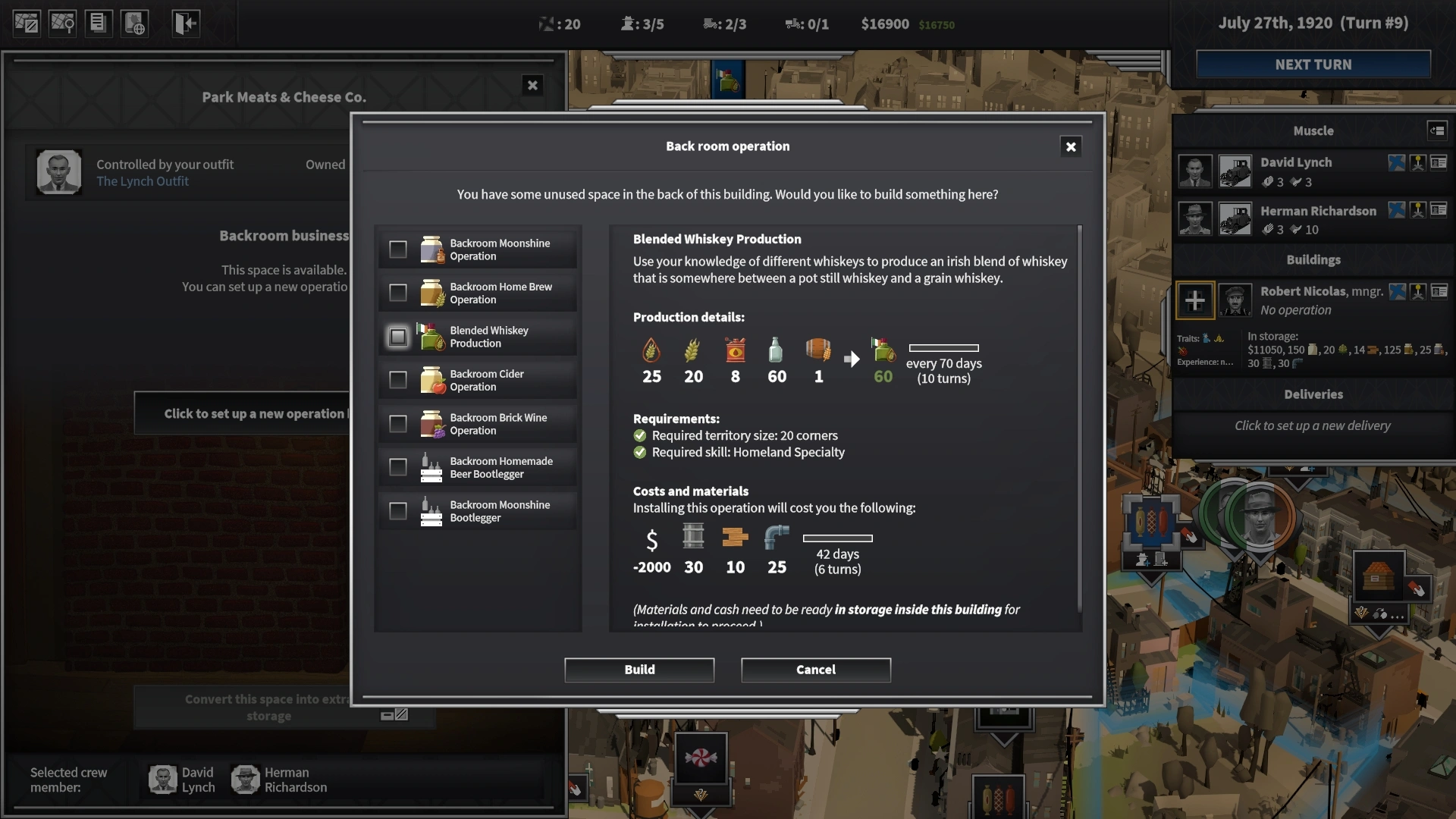The width and height of the screenshot is (1456, 819).
Task: Pick the Backroom Cider Operation
Action: (x=398, y=380)
